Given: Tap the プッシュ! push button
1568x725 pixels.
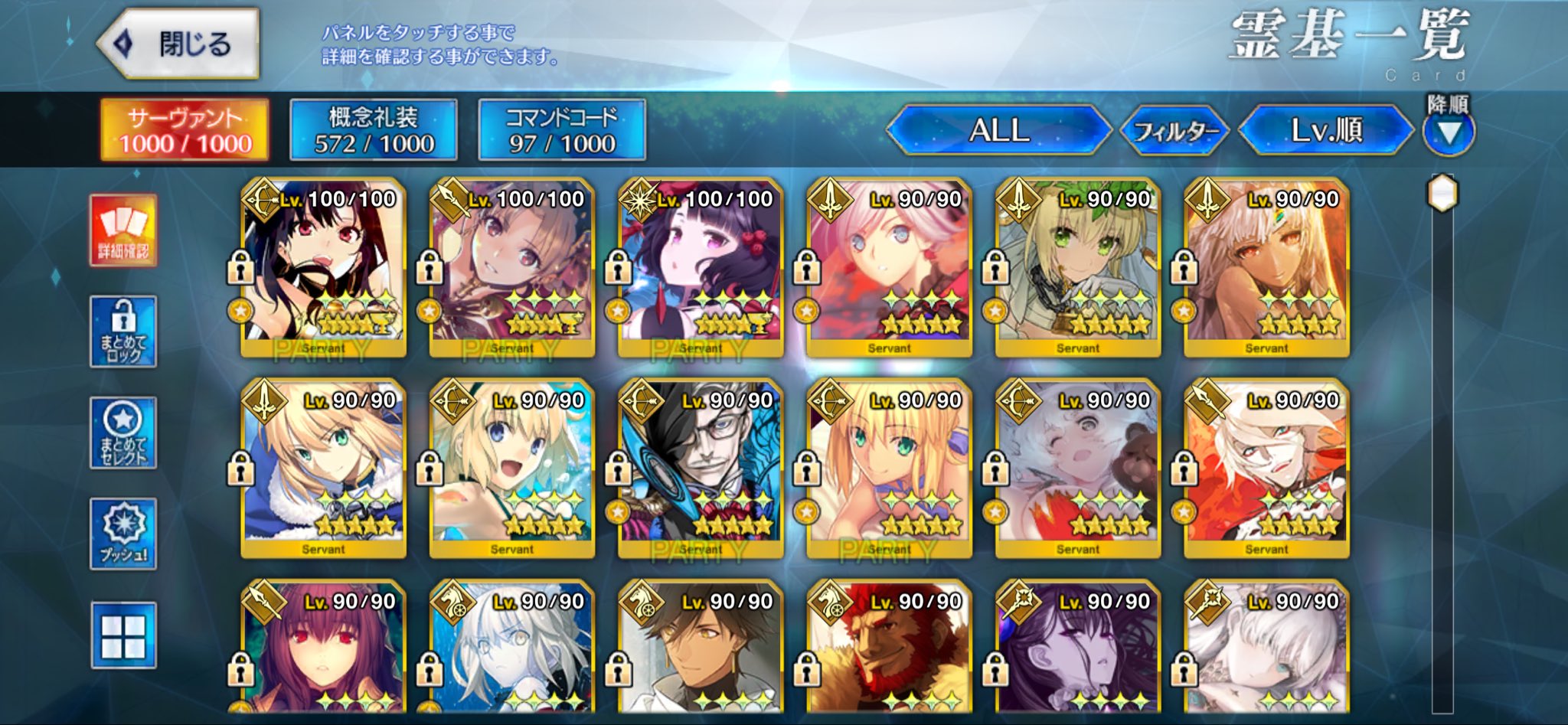Looking at the screenshot, I should point(123,534).
